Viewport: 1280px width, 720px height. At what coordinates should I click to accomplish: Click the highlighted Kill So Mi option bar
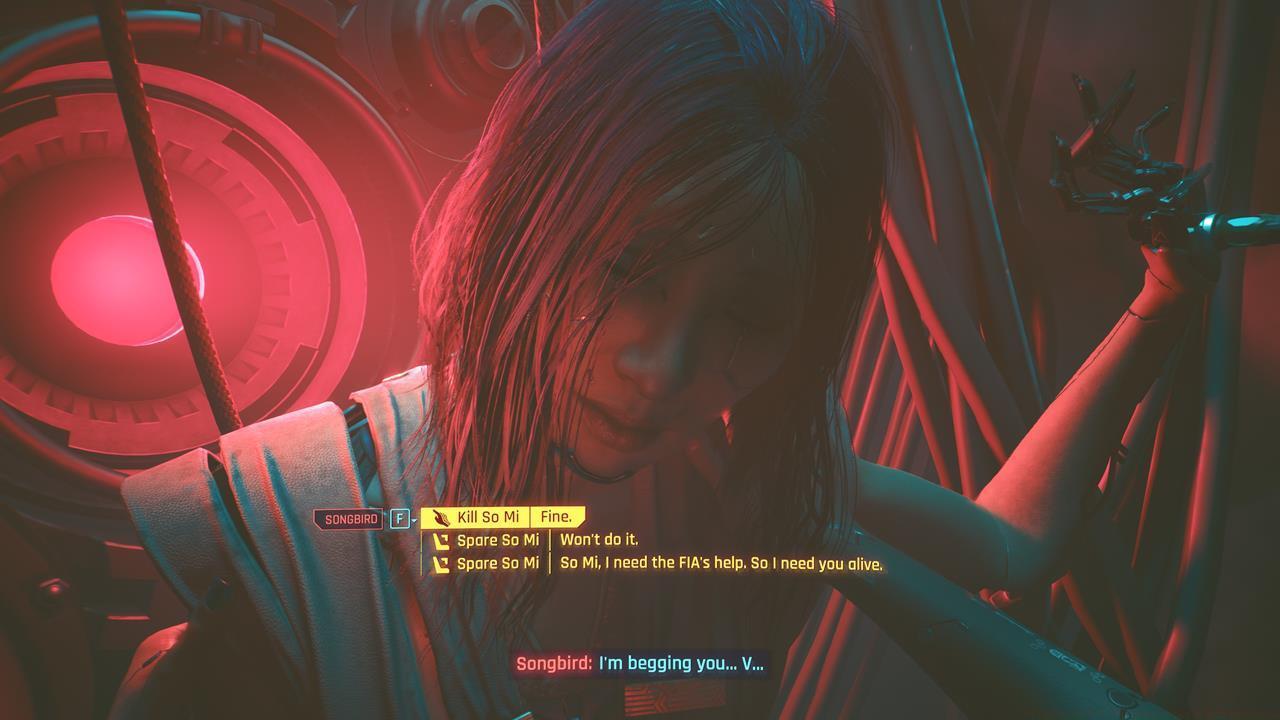[x=500, y=515]
